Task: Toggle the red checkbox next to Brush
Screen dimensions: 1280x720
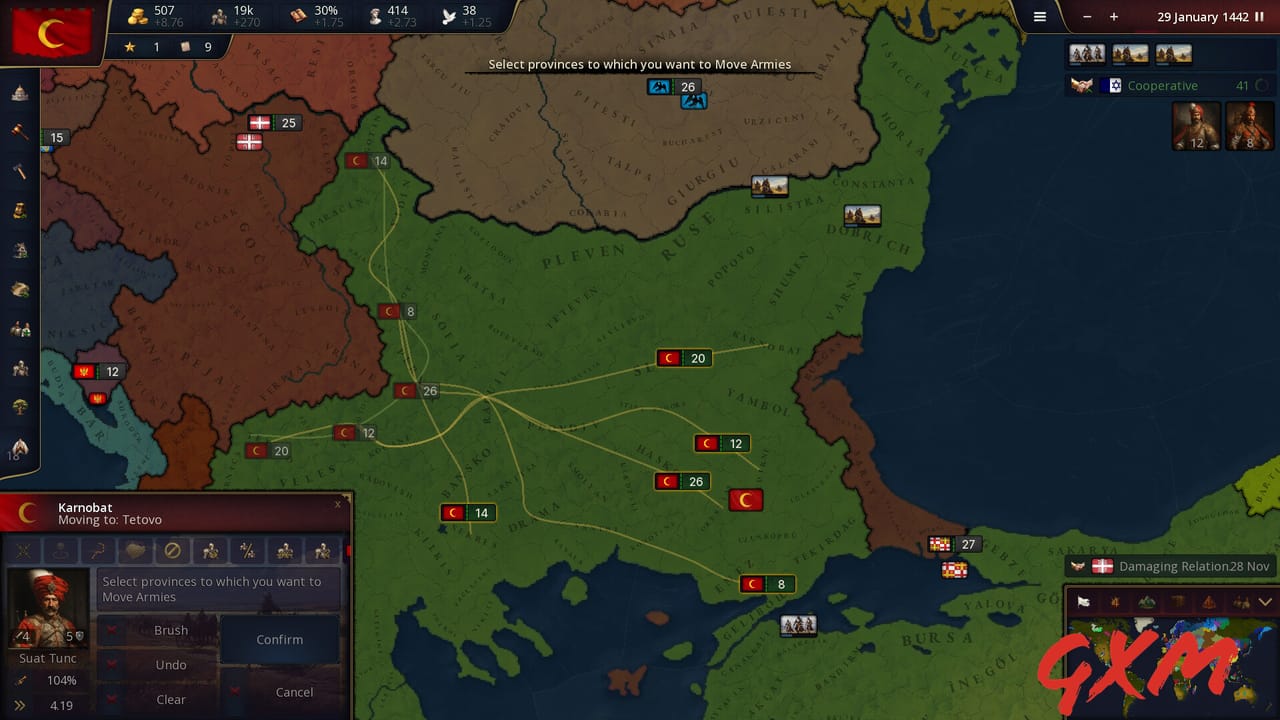Action: pos(111,629)
